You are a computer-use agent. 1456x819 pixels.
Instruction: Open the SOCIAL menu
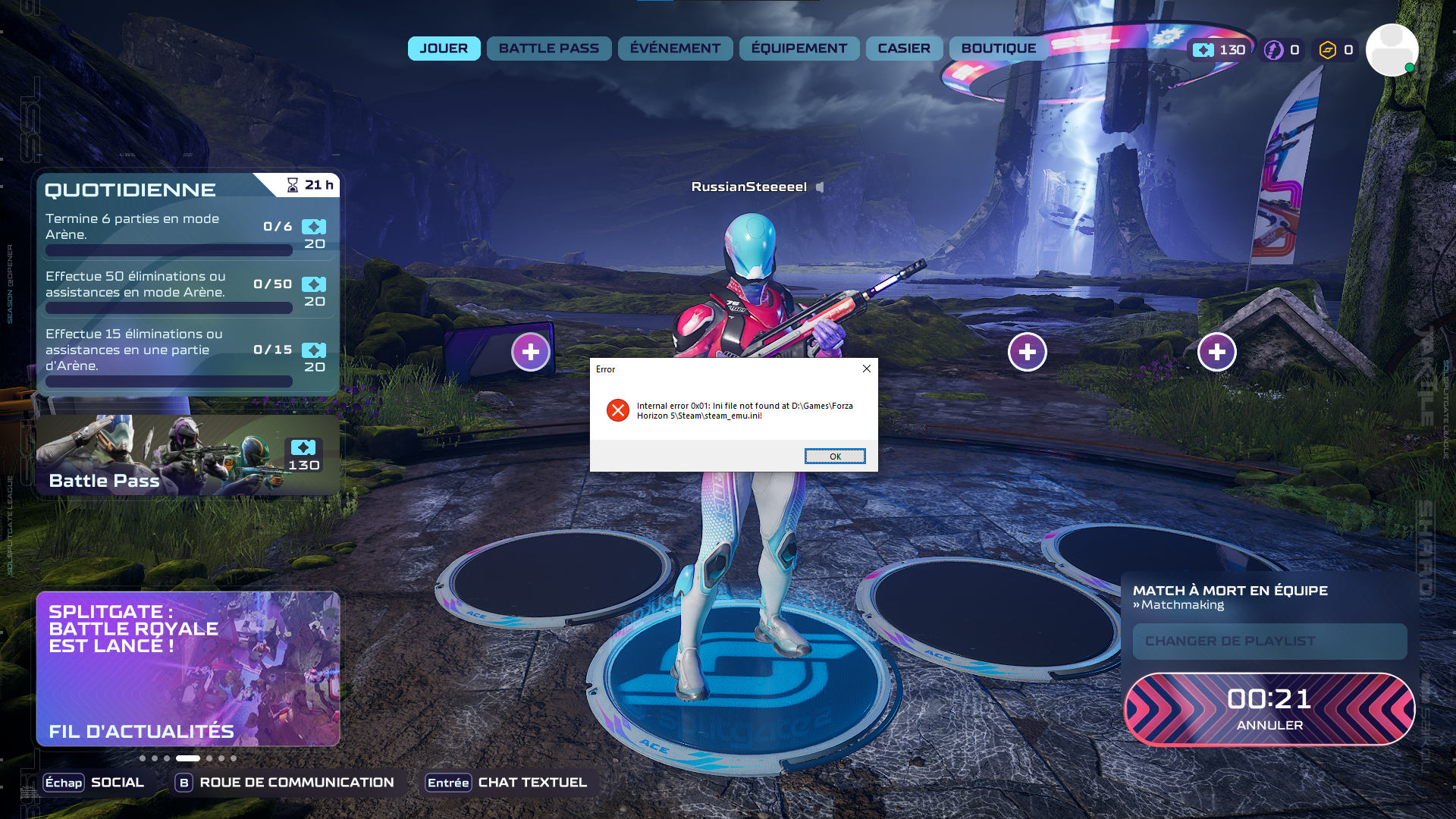[94, 783]
